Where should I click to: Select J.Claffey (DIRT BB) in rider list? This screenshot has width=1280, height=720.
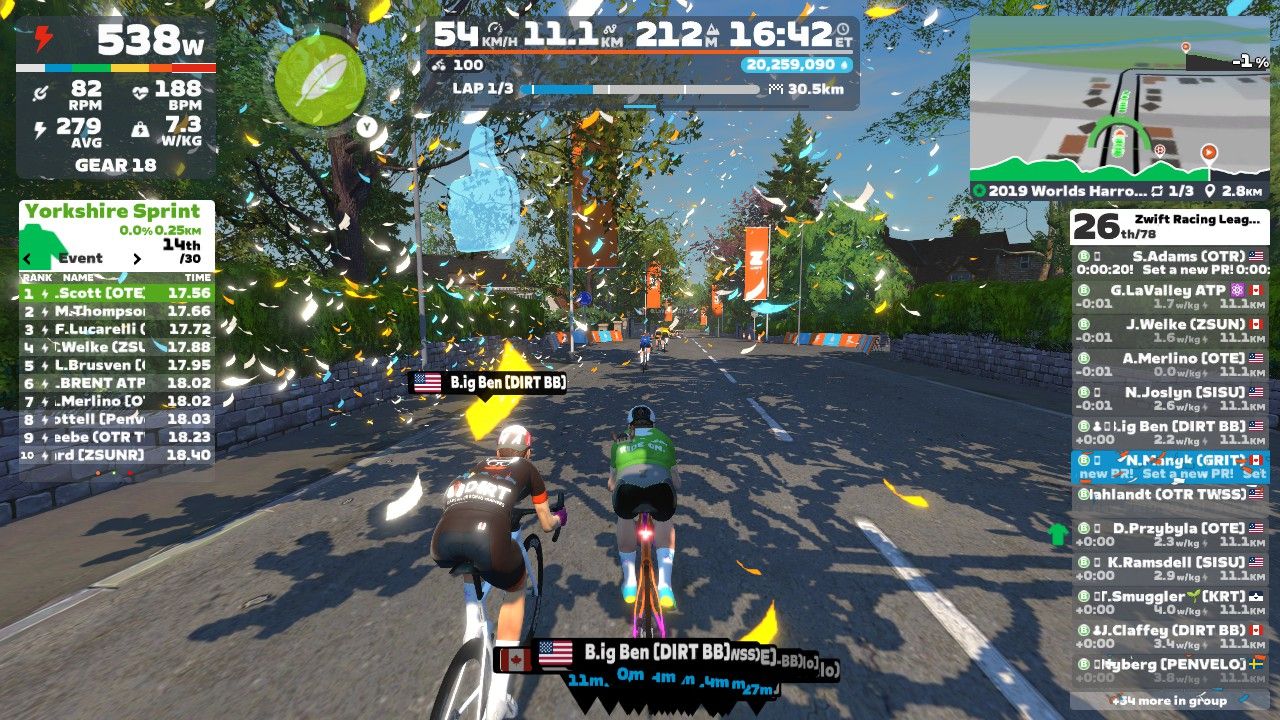click(1168, 637)
